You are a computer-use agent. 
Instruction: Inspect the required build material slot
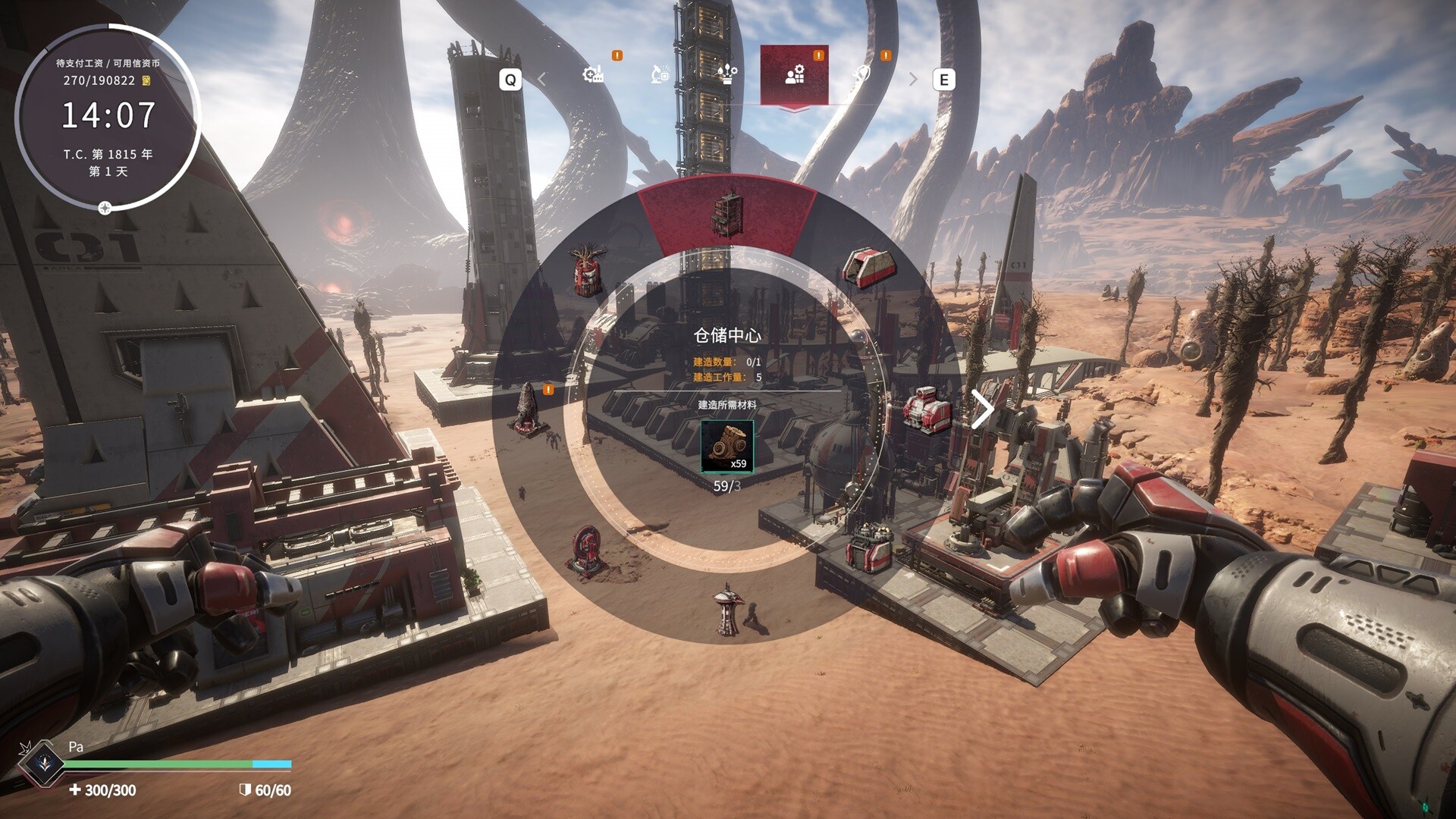(x=727, y=446)
